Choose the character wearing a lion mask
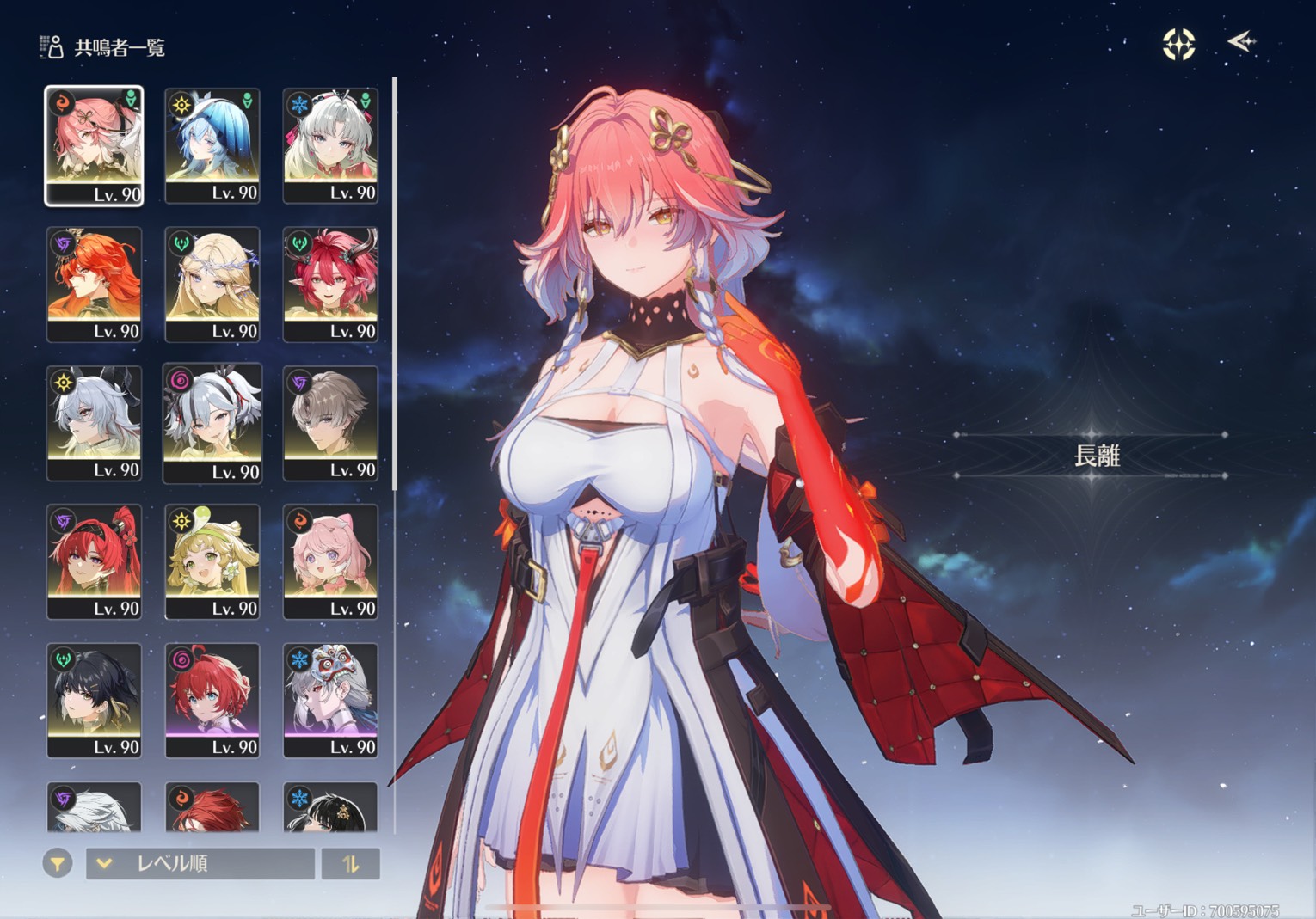 (x=330, y=700)
